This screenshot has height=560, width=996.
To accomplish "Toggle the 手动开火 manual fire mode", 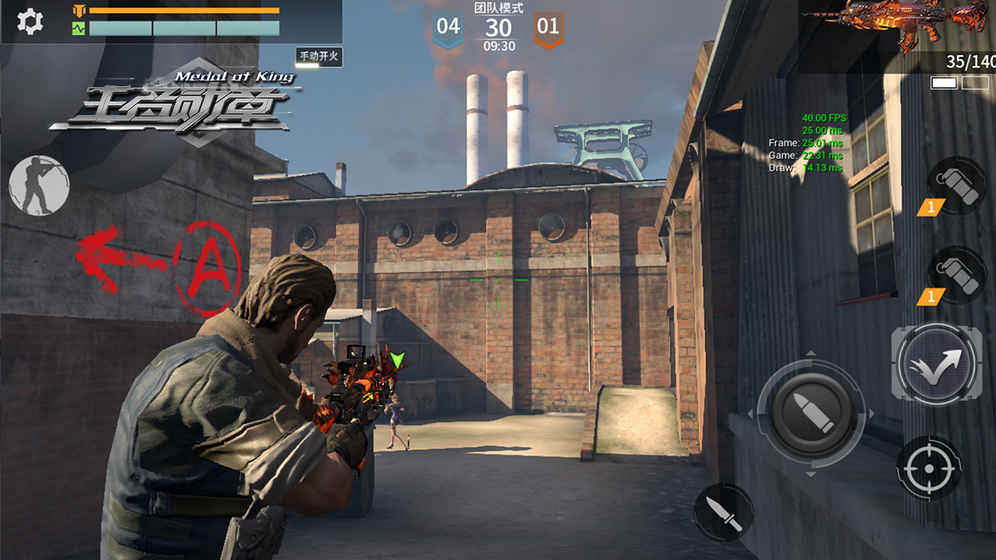I will click(319, 57).
